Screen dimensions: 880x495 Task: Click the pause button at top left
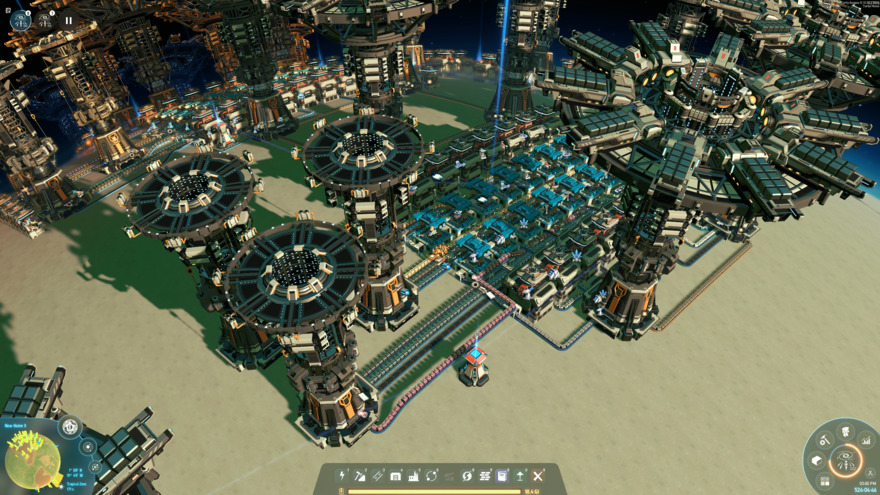click(68, 19)
